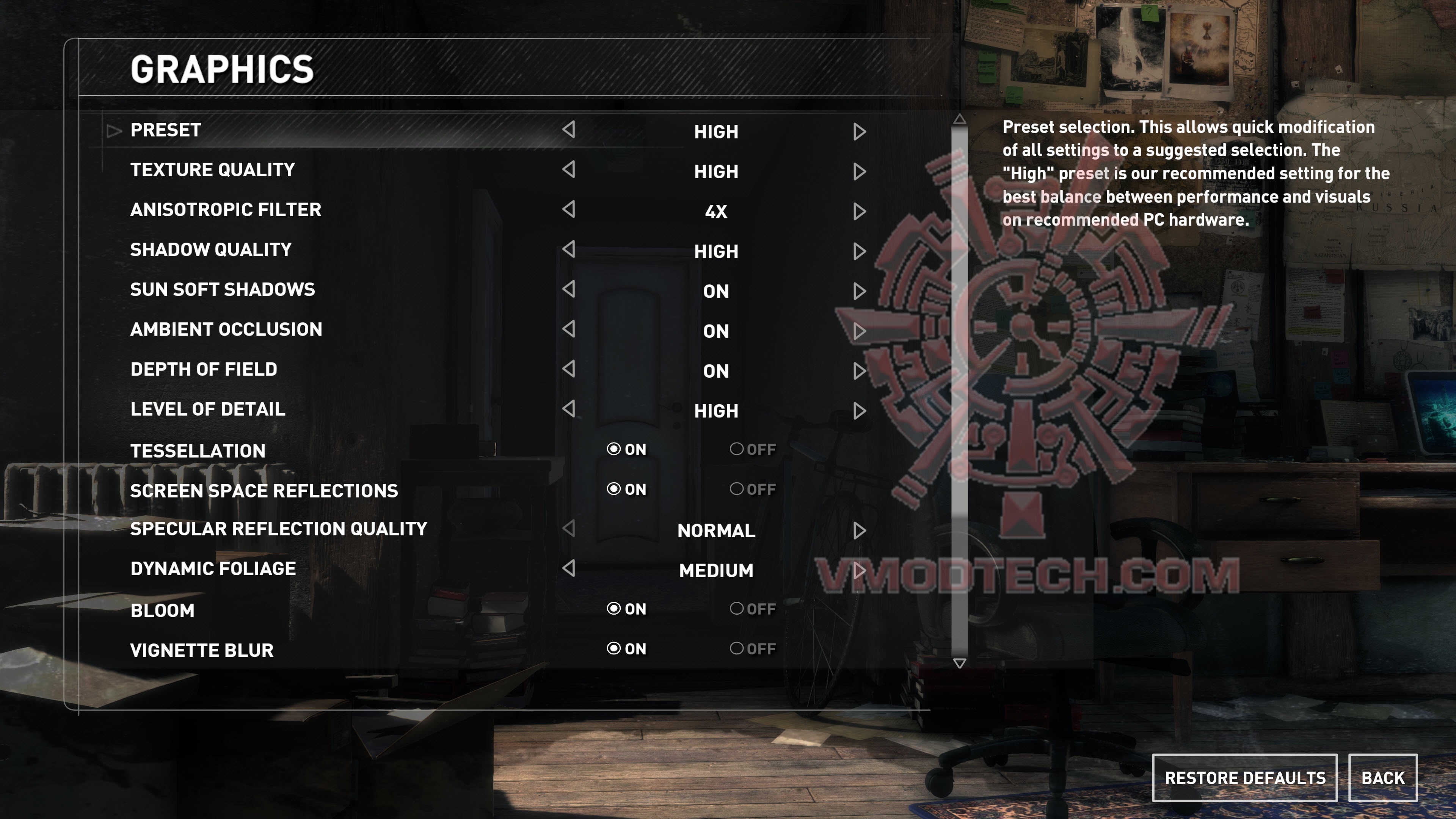Image resolution: width=1456 pixels, height=819 pixels.
Task: Go Back from the Graphics menu
Action: pyautogui.click(x=1382, y=778)
